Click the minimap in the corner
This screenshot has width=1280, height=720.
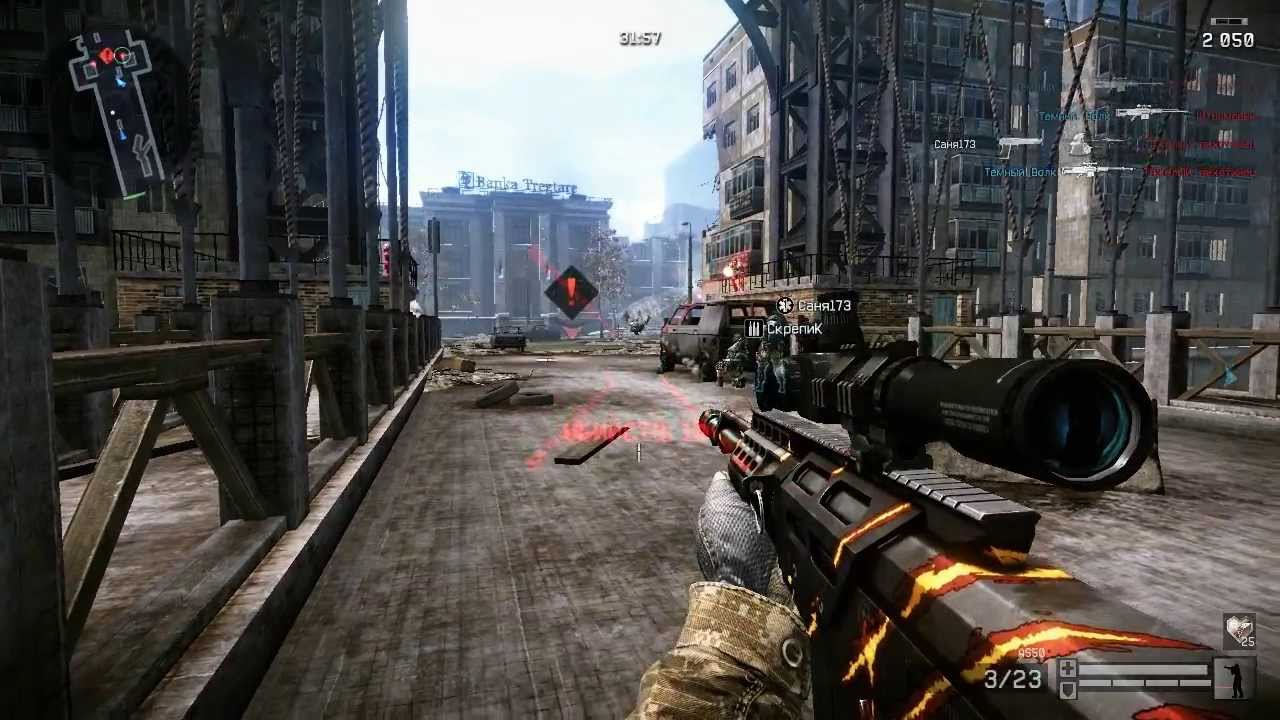point(117,108)
